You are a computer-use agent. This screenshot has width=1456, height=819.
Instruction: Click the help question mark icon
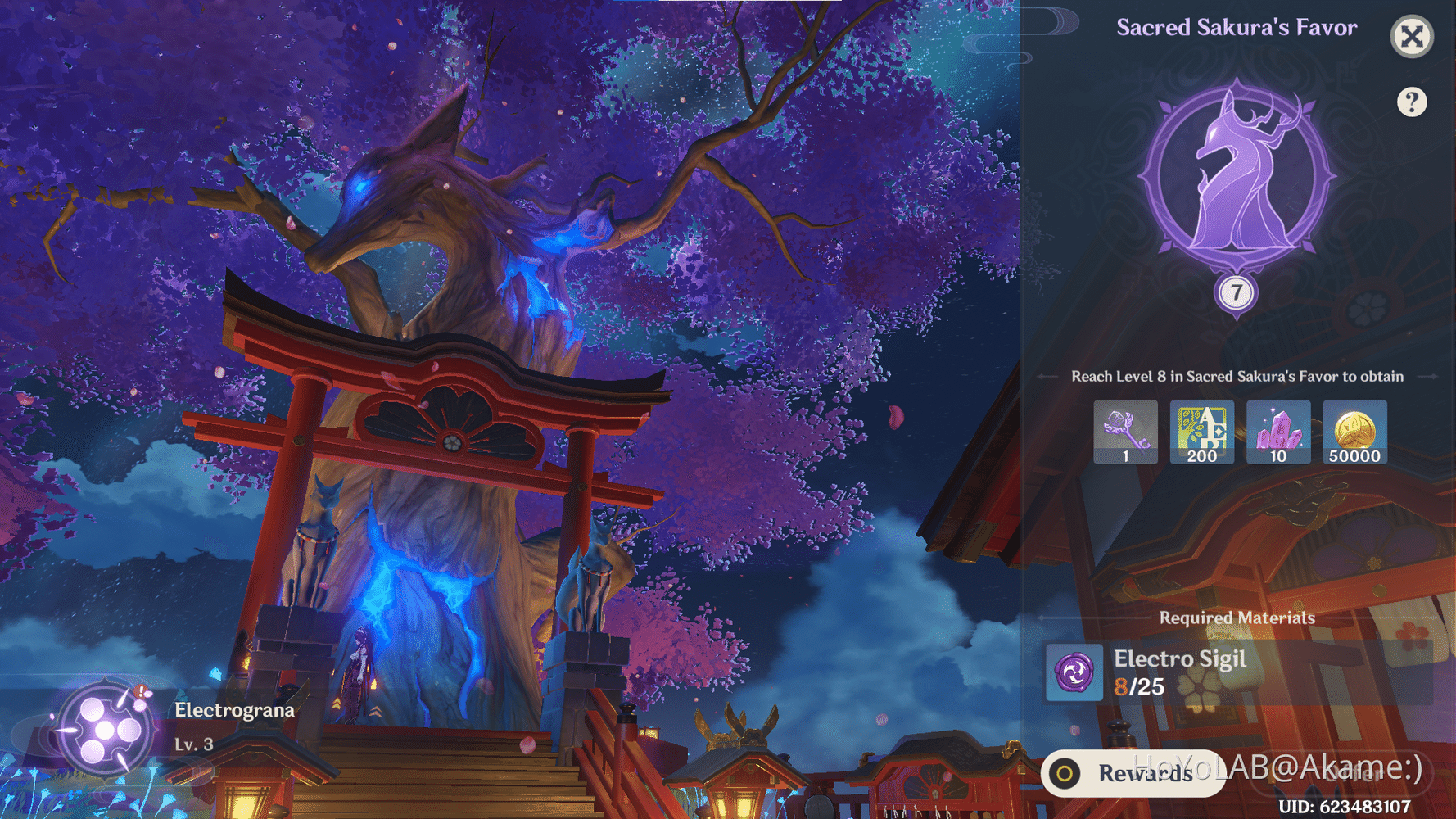pos(1412,101)
